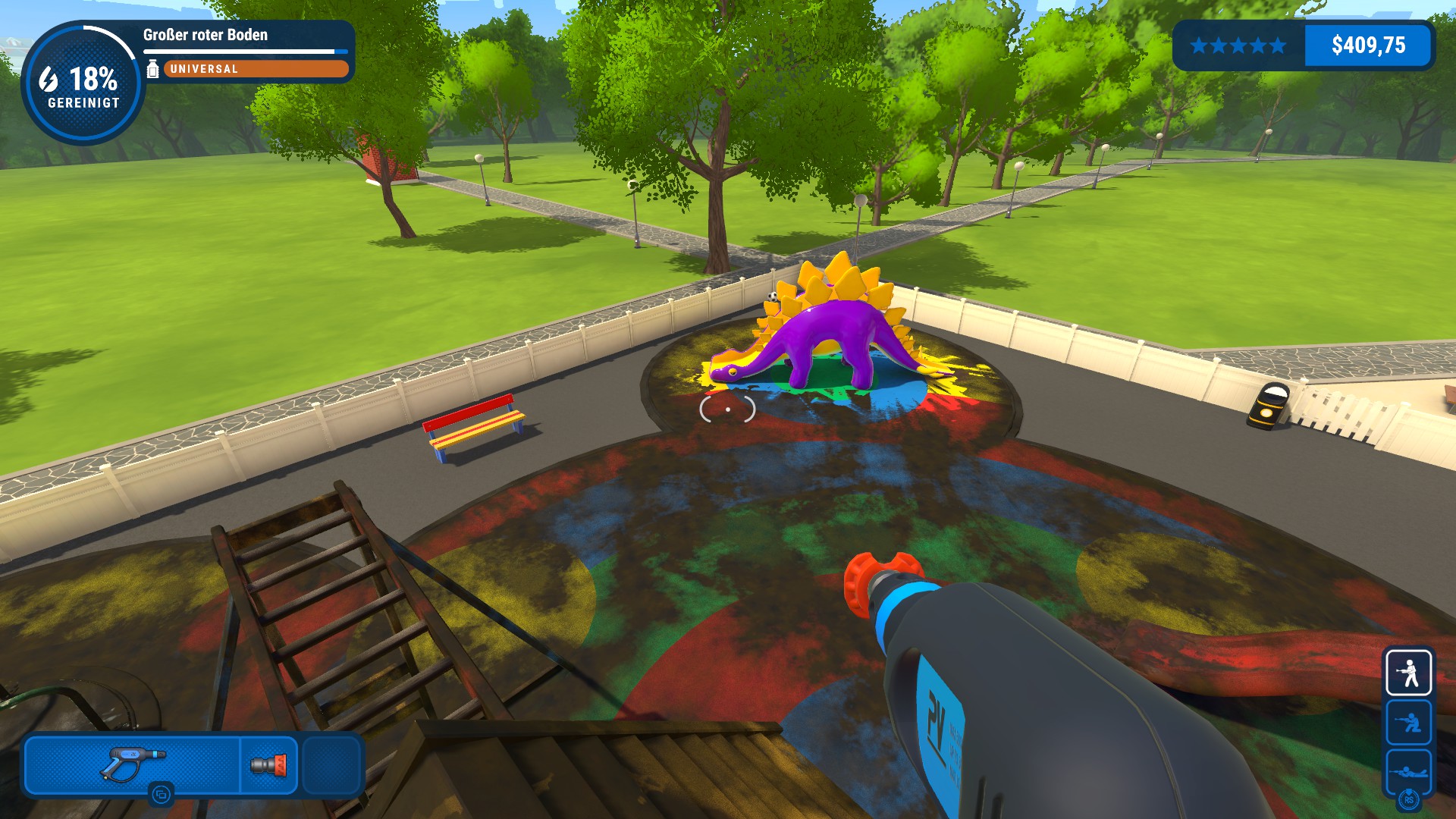1456x819 pixels.
Task: Choose the red nozzle attachment slot
Action: point(269,764)
